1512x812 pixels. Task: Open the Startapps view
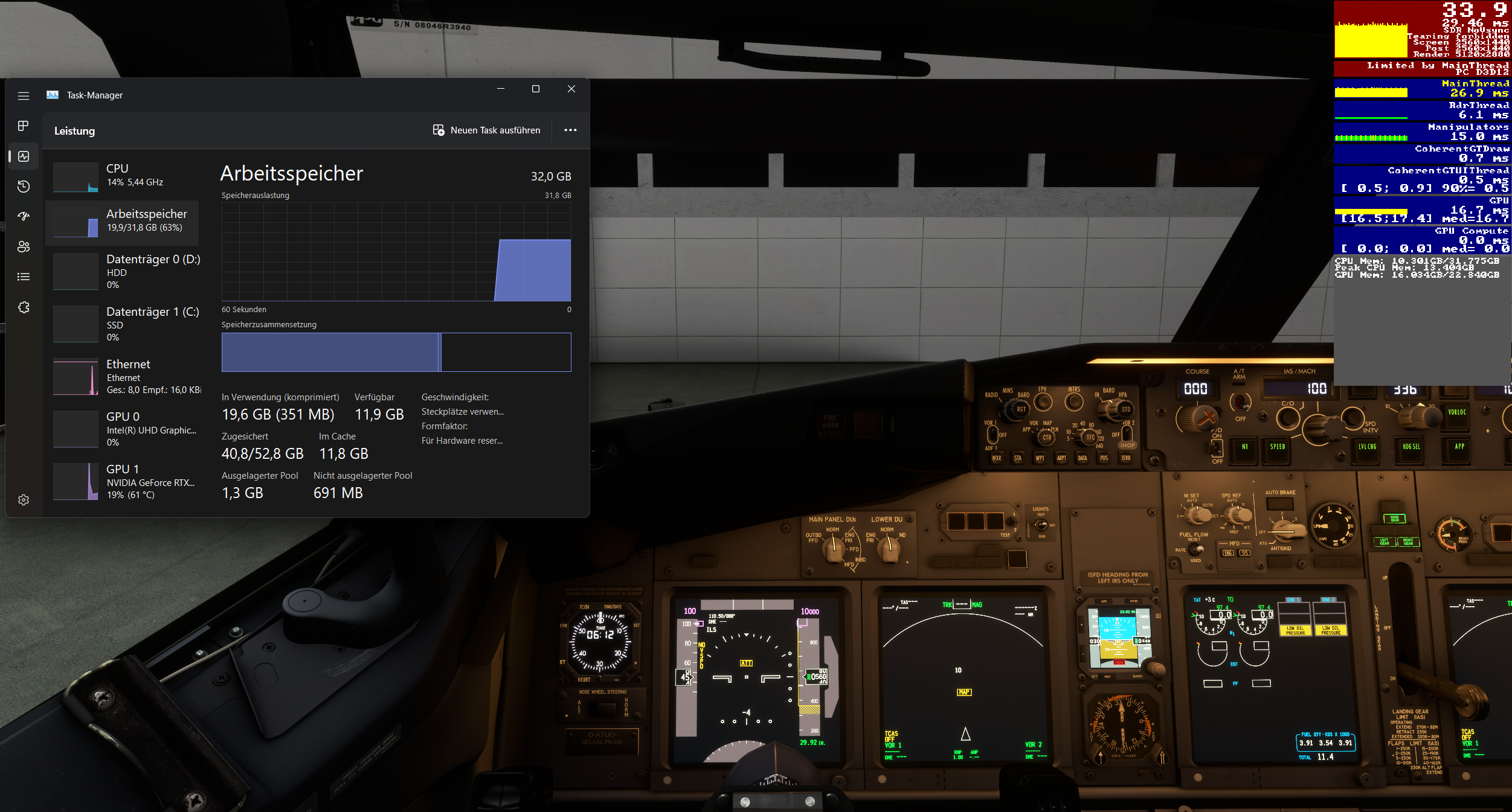click(x=24, y=216)
